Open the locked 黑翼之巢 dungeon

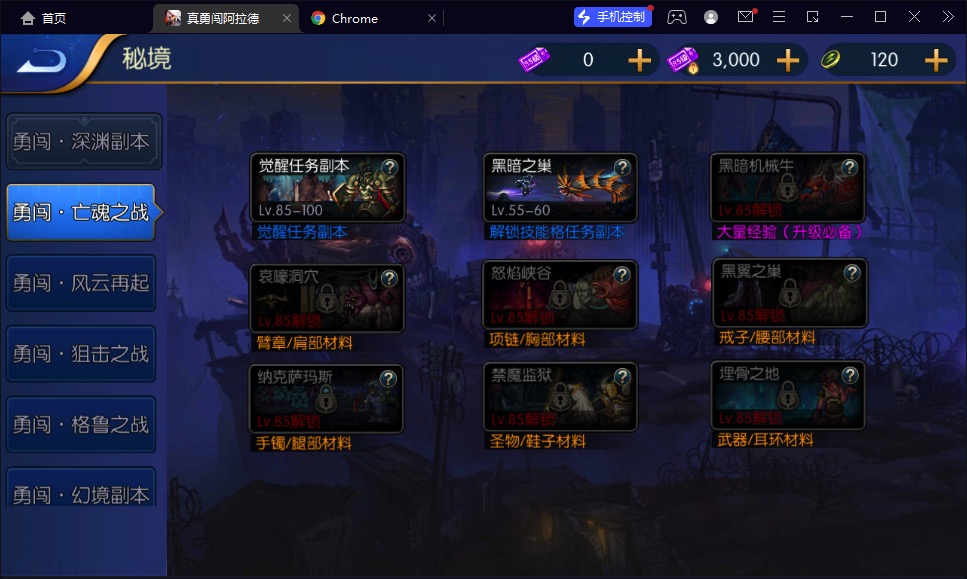click(x=790, y=293)
